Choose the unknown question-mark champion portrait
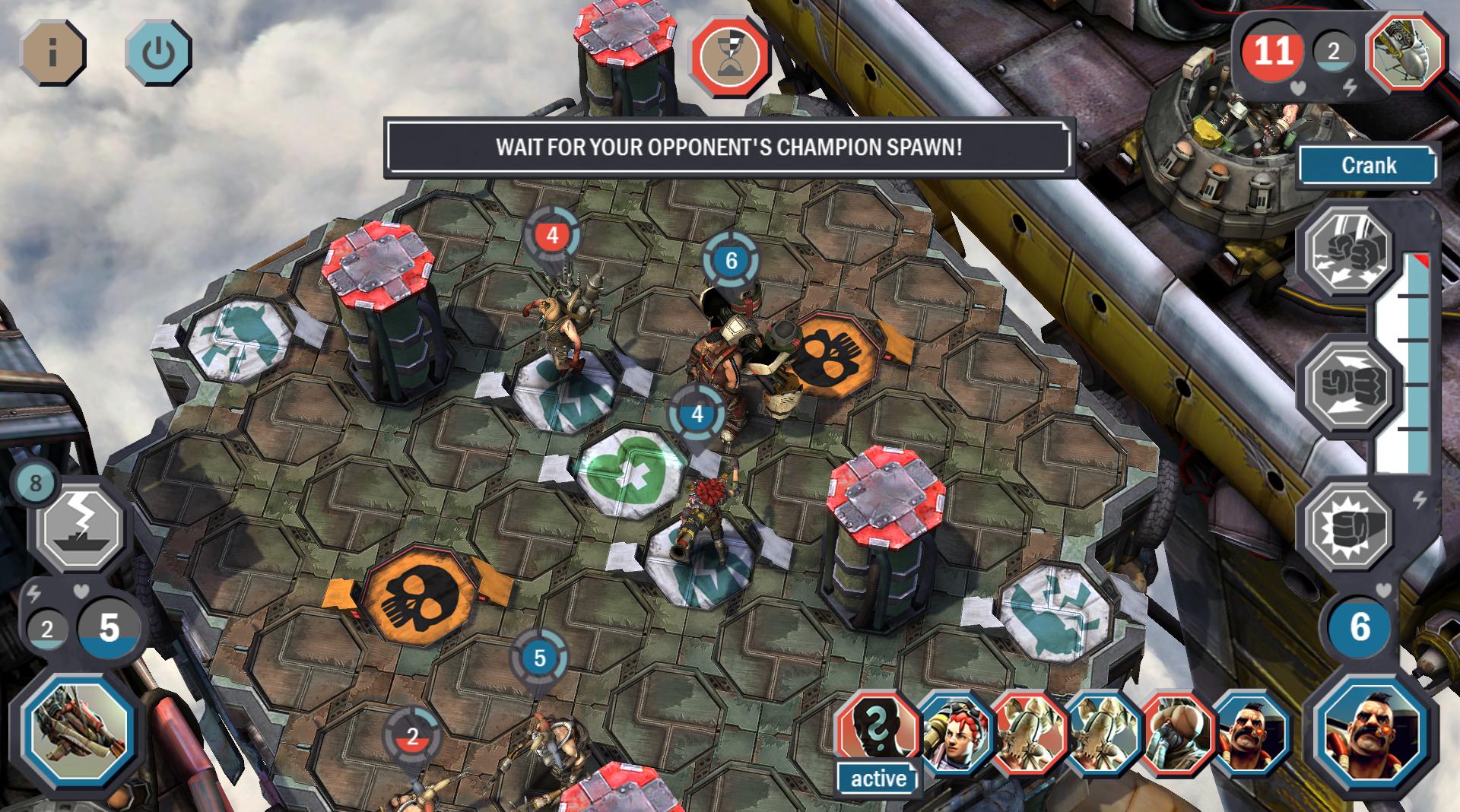Image resolution: width=1460 pixels, height=812 pixels. click(877, 731)
